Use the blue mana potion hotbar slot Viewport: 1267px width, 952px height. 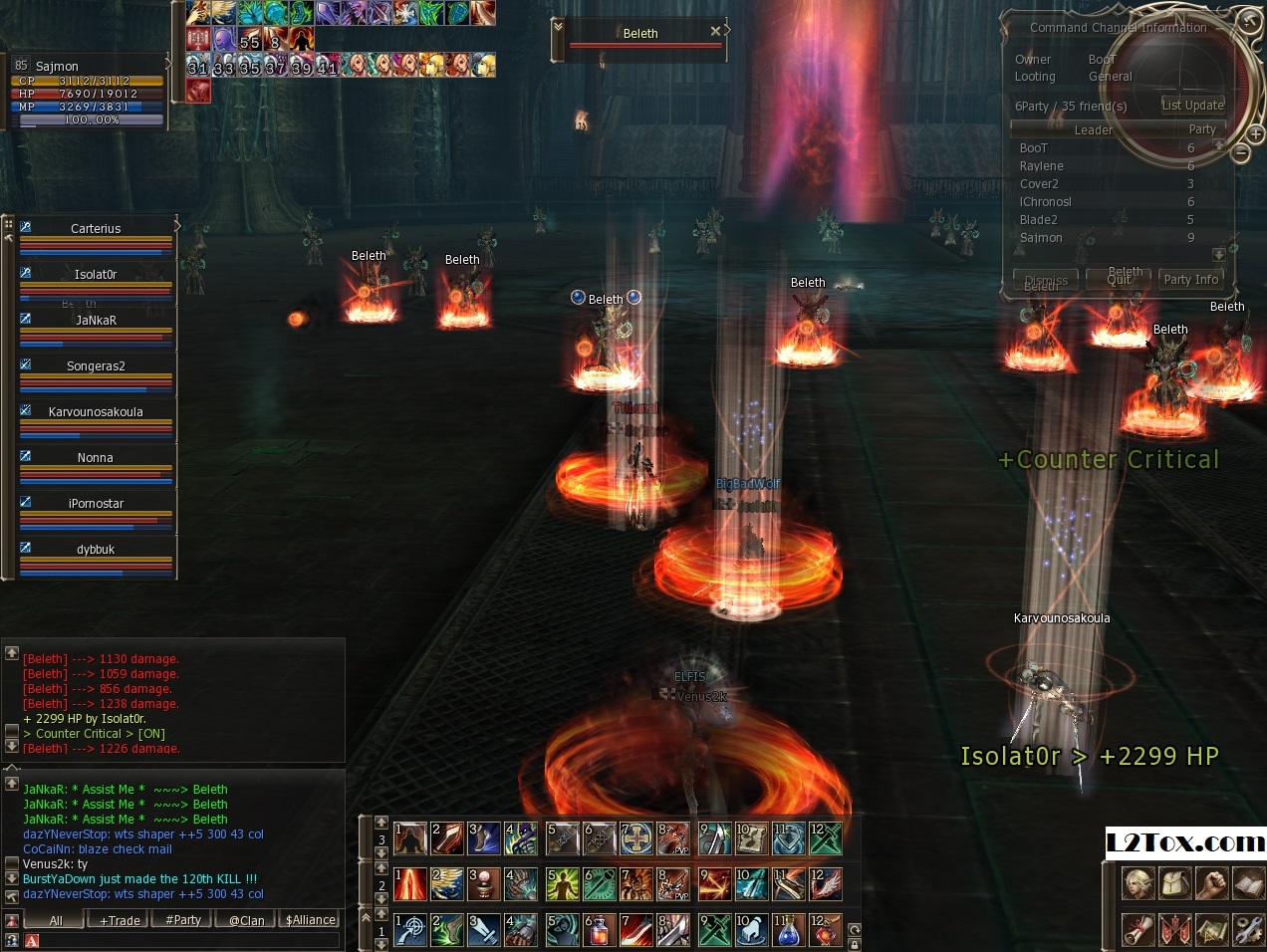coord(788,931)
